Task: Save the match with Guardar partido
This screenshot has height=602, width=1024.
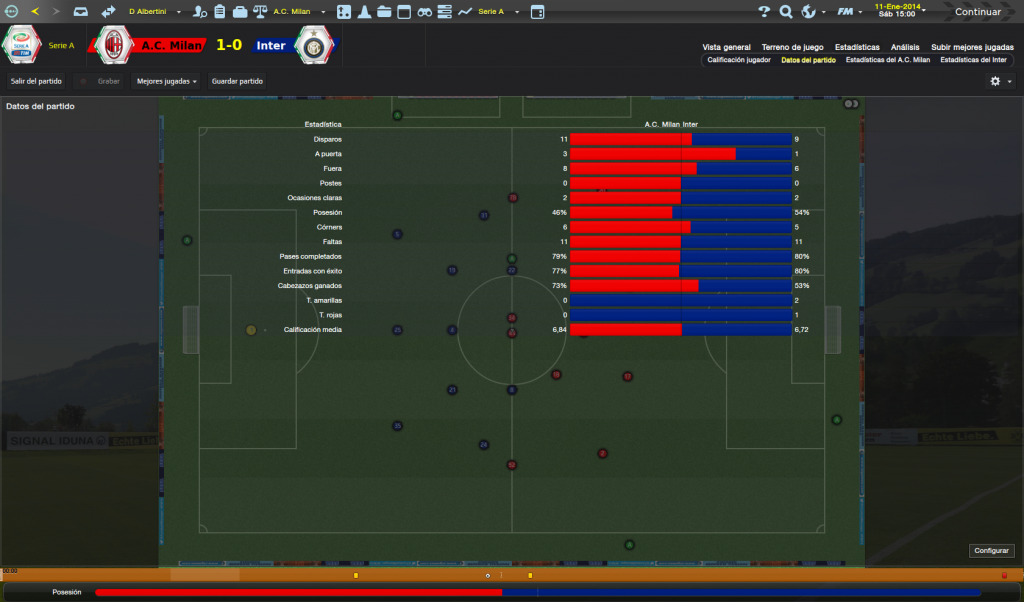Action: 237,81
